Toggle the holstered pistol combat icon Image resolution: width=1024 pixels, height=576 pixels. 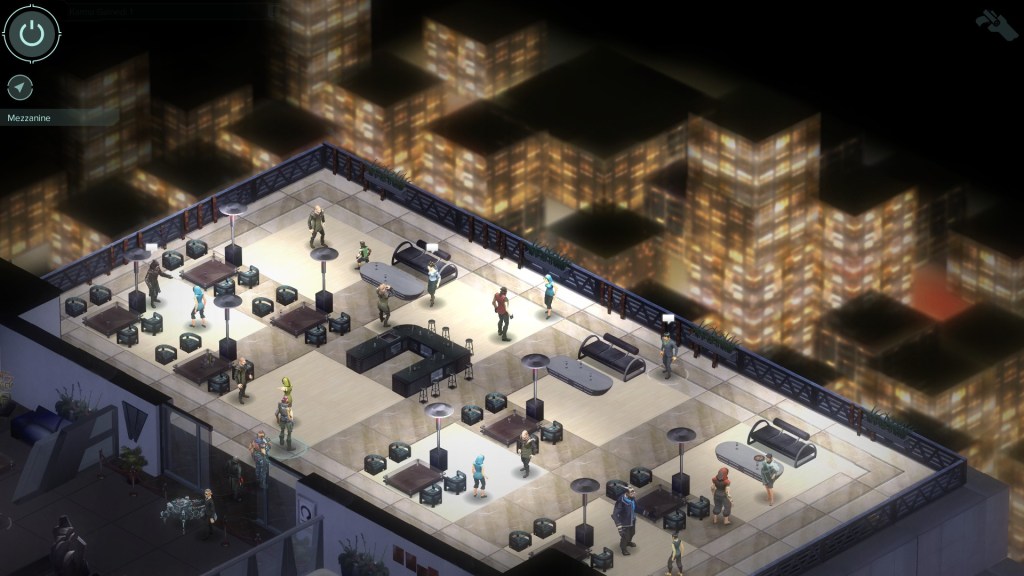[995, 24]
